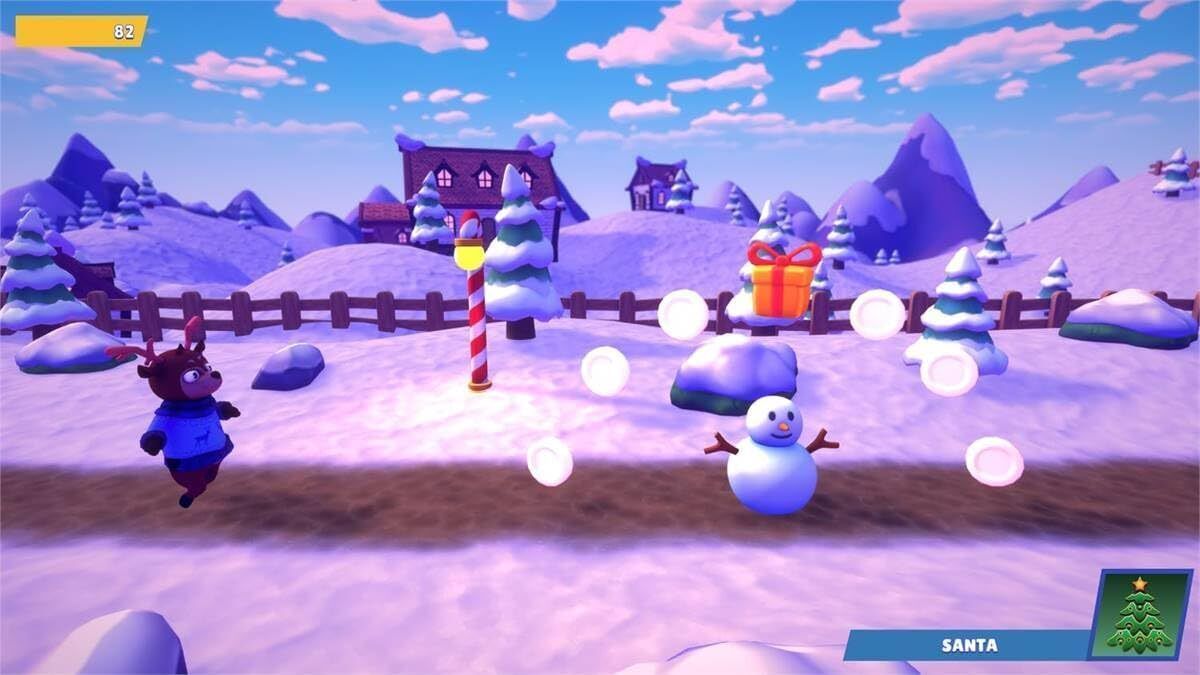The image size is (1200, 675).
Task: Click the Christmas tree icon
Action: 1140,615
